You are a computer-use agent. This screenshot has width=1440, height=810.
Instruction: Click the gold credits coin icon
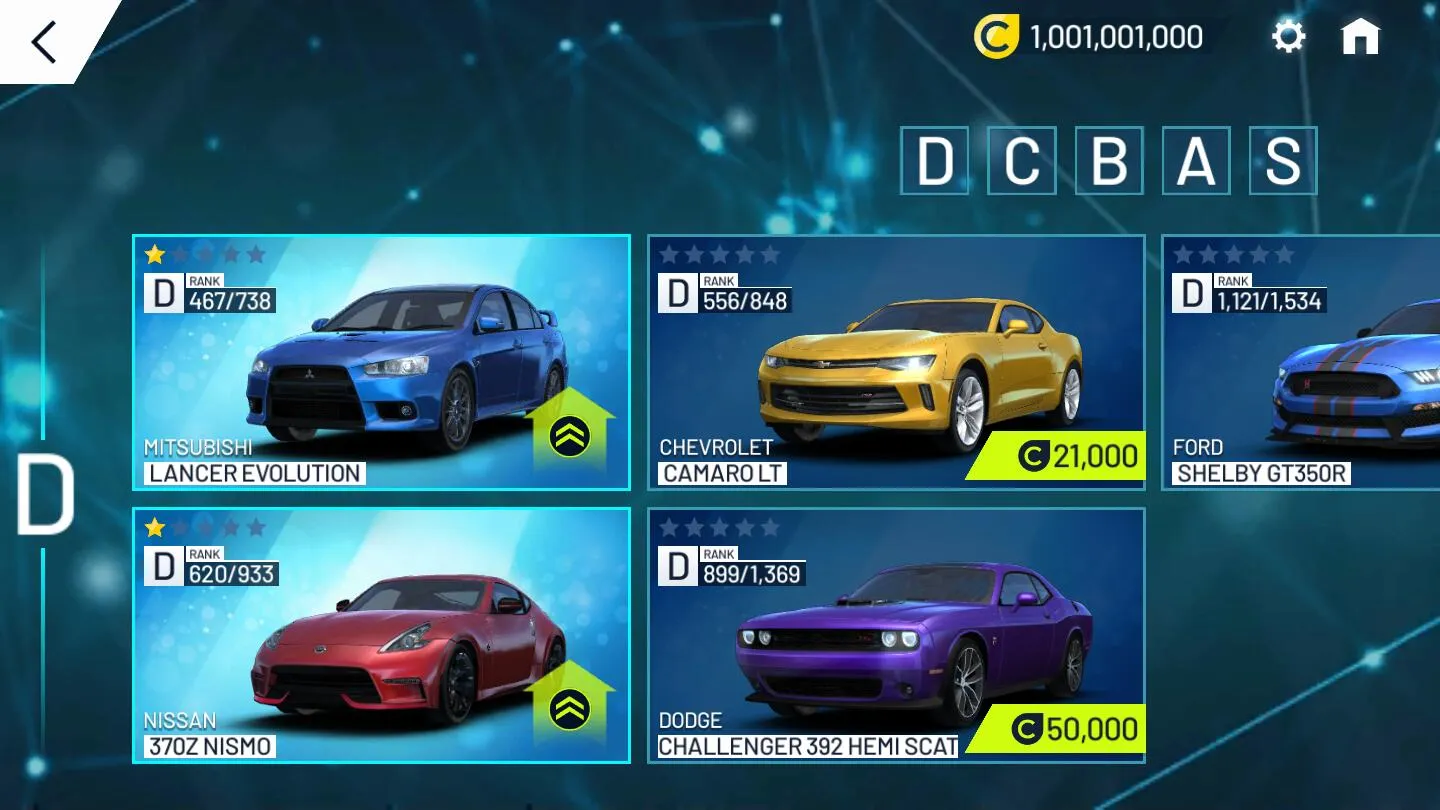click(x=997, y=36)
